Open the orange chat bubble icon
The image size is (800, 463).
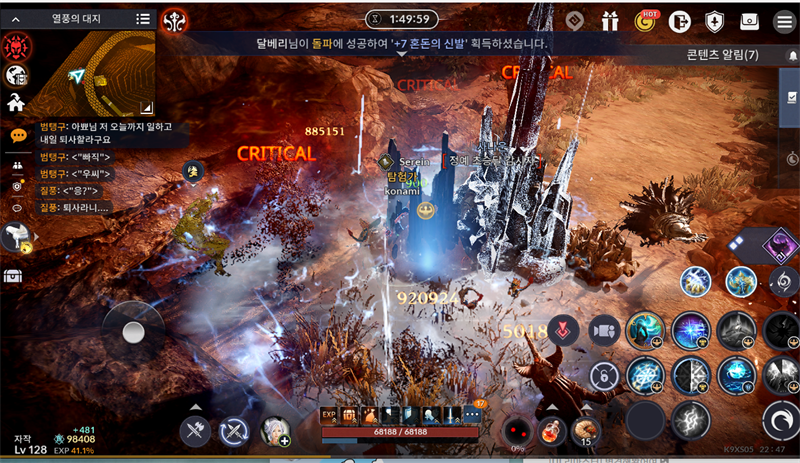(18, 135)
